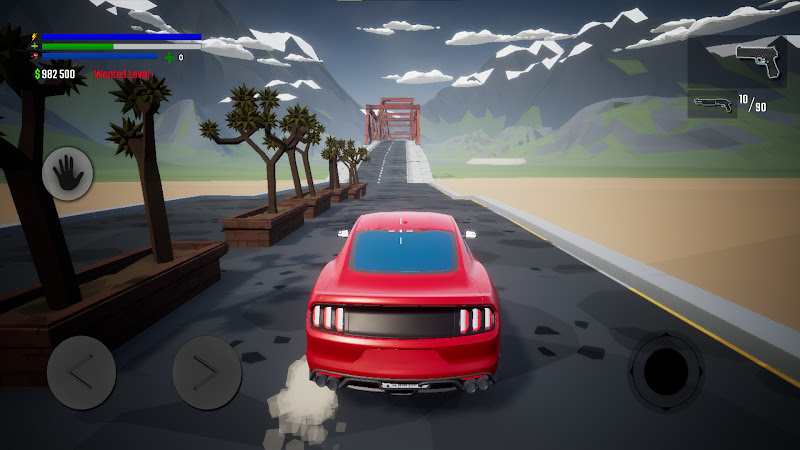
Task: Steer right with the right arrow button
Action: pos(207,372)
